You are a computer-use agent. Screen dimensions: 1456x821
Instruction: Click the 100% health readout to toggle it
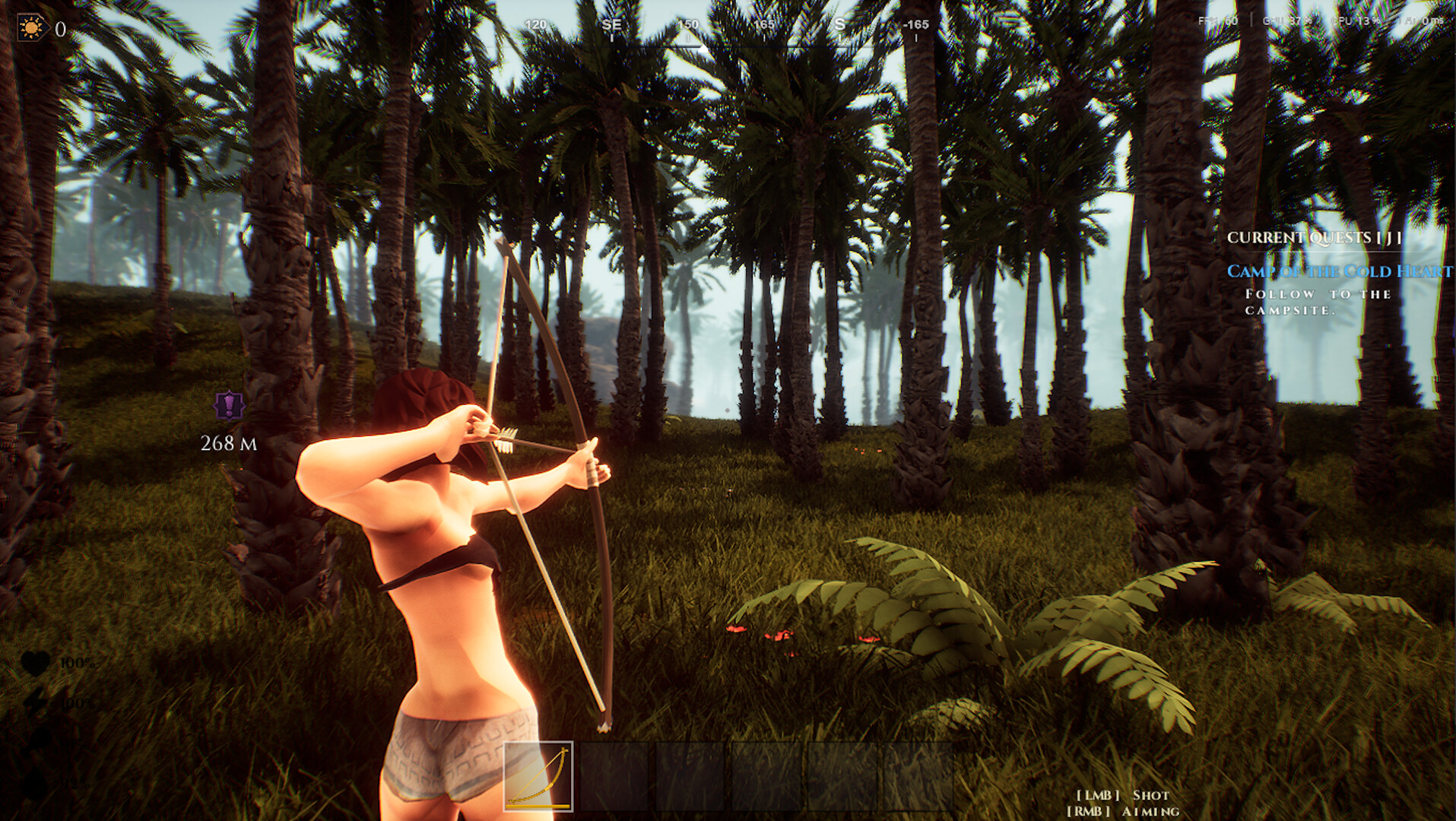78,662
